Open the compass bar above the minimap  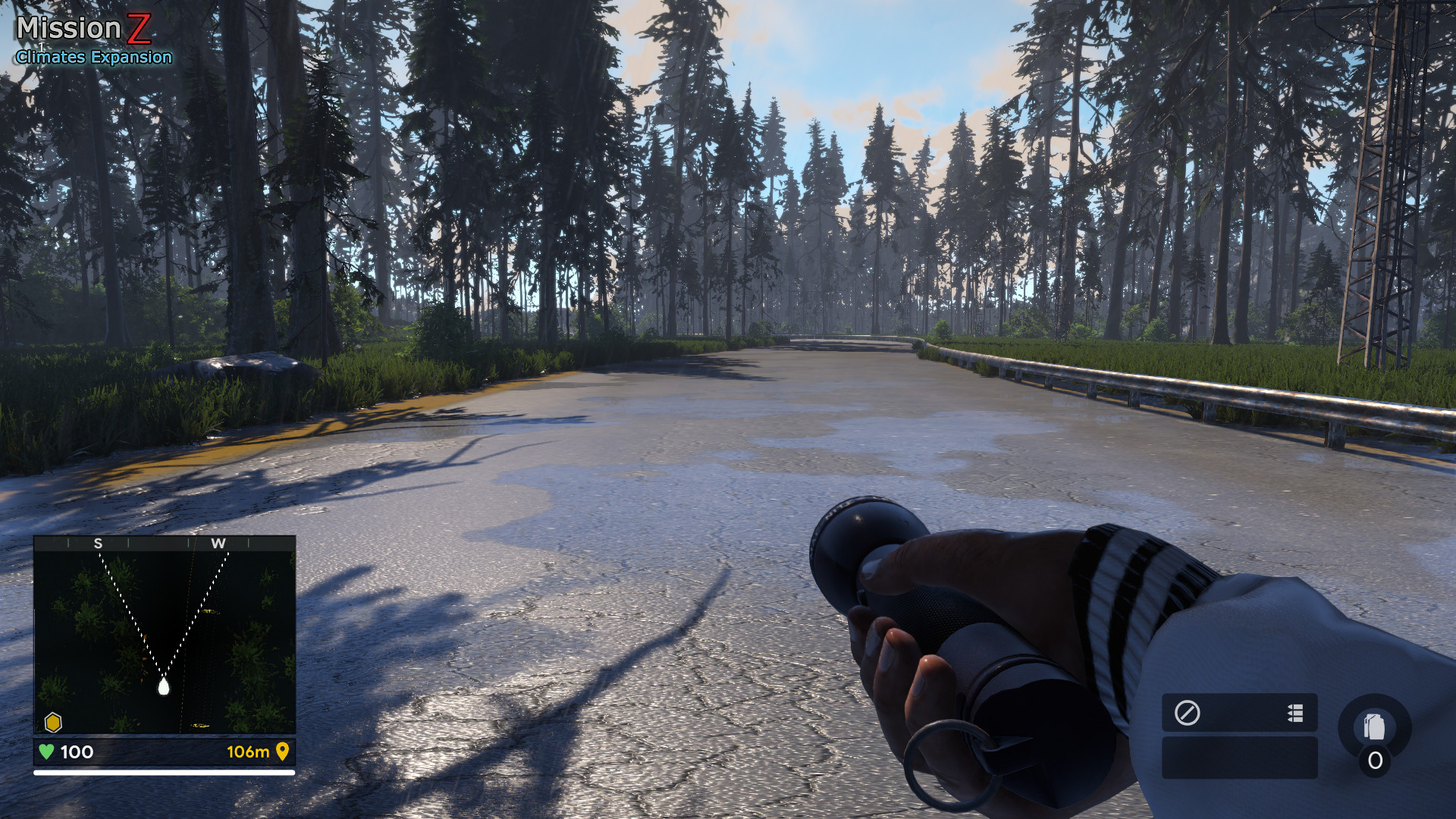pos(163,544)
